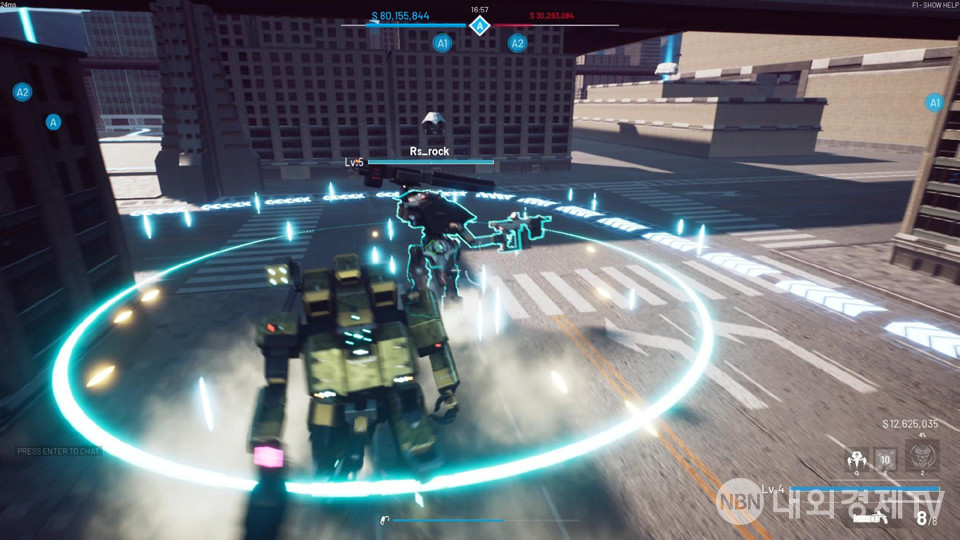Screen dimensions: 960x540
Task: Select the equipped weapon icon beside ammo count
Action: click(870, 516)
